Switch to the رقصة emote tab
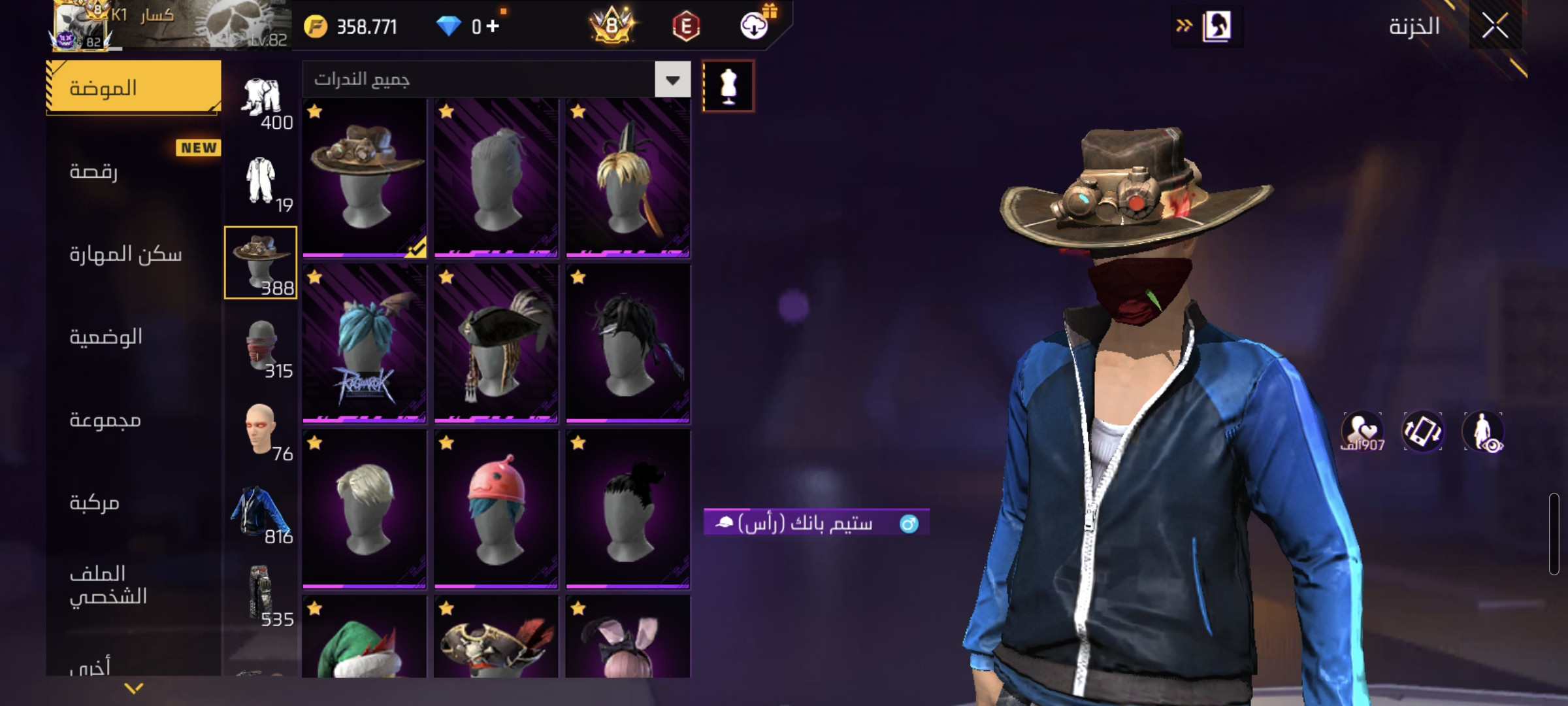The width and height of the screenshot is (1568, 706). pyautogui.click(x=134, y=171)
